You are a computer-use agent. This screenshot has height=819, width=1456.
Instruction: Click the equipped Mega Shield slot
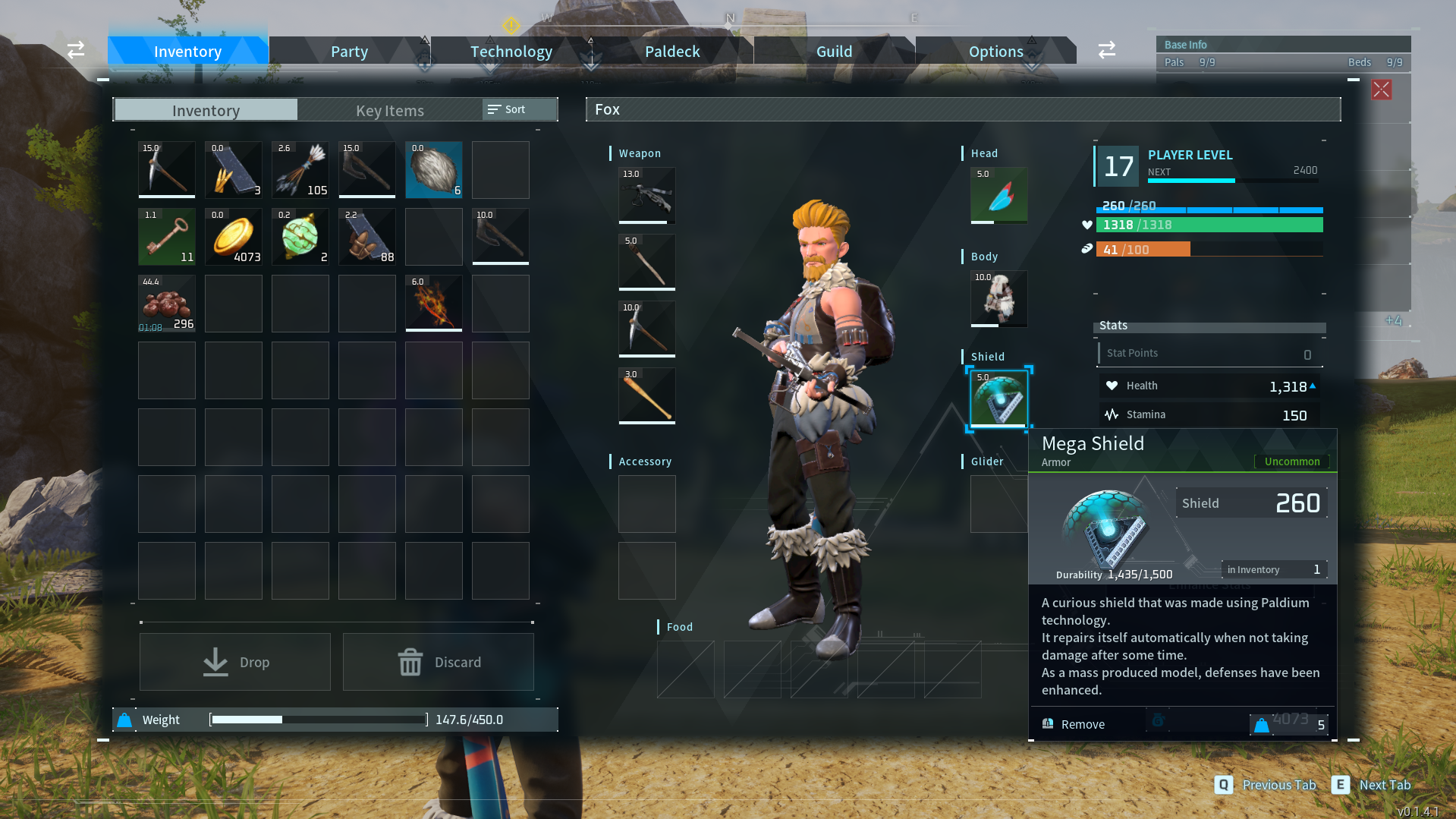(998, 398)
